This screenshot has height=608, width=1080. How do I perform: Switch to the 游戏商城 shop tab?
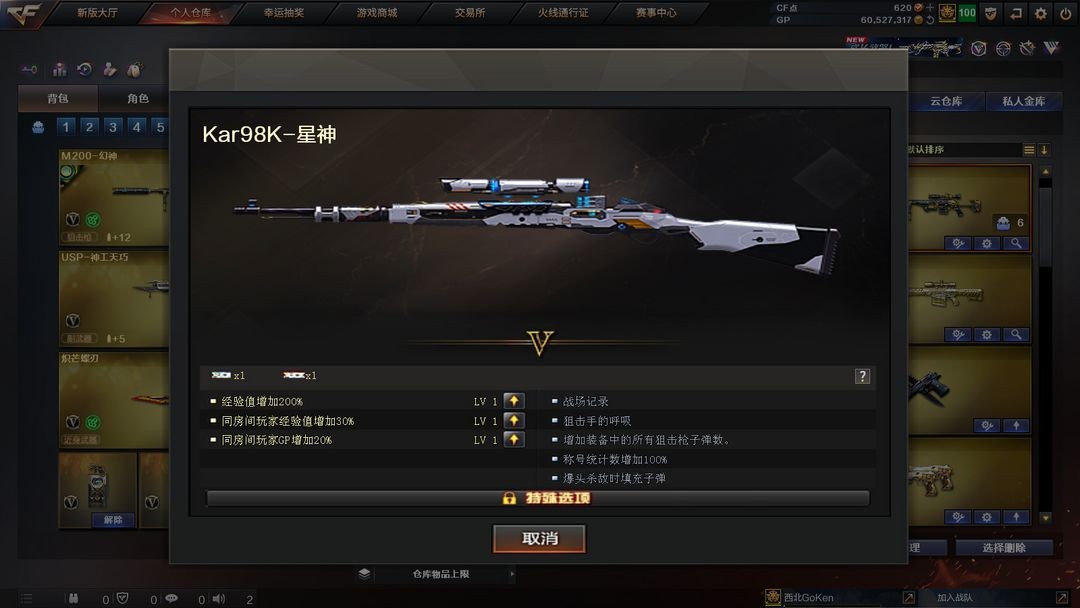coord(377,13)
